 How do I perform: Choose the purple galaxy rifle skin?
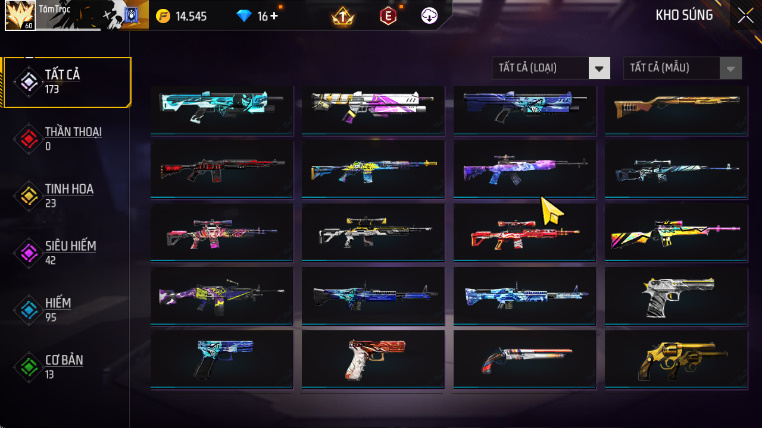click(x=525, y=168)
